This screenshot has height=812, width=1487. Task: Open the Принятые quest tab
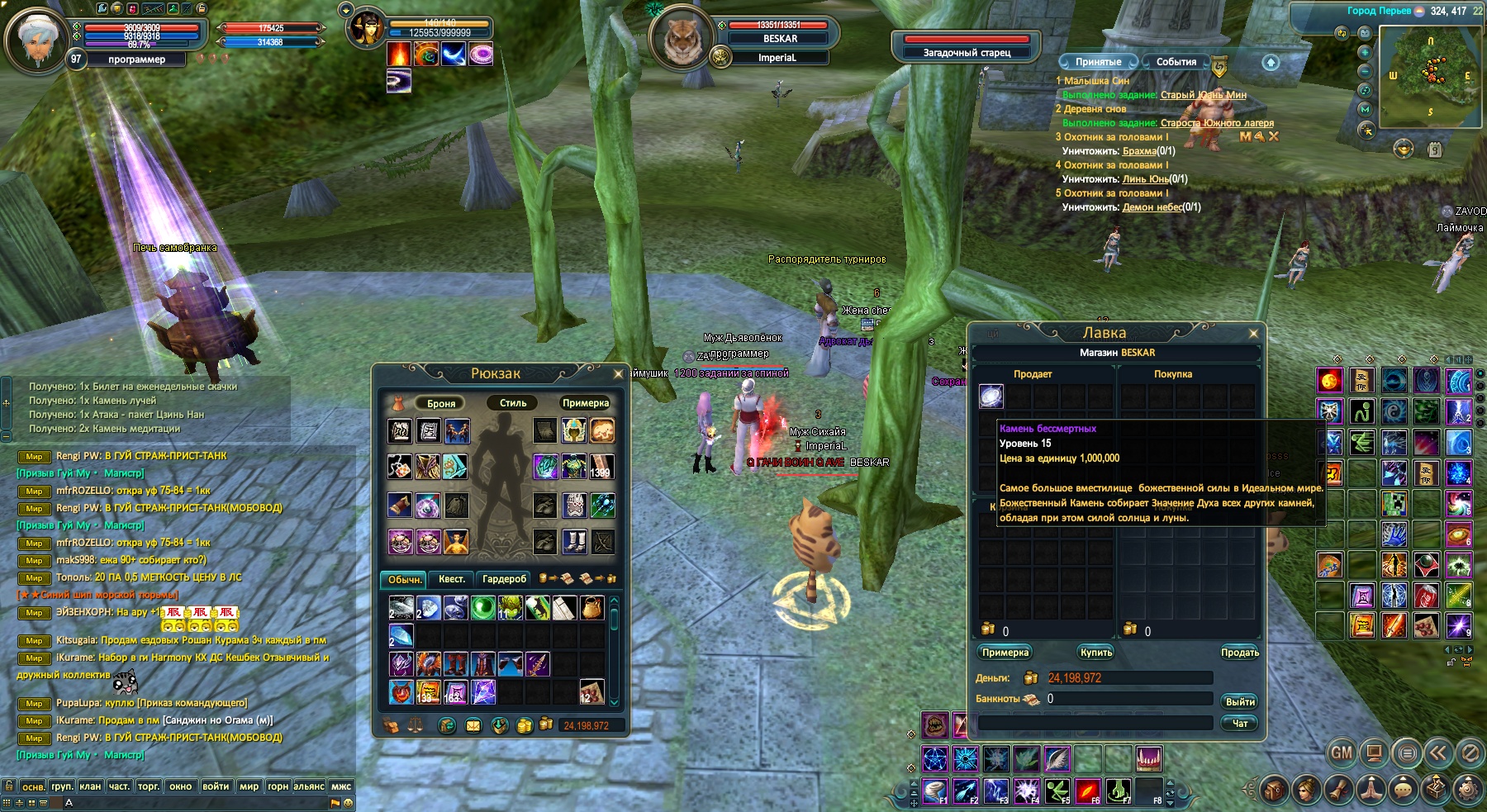pos(1098,62)
